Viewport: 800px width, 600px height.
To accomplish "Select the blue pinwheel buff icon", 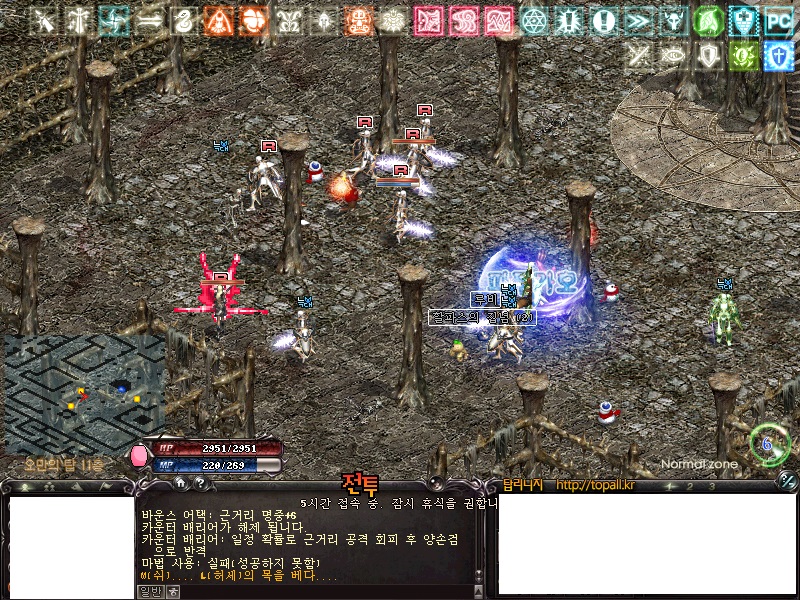I will tap(113, 21).
